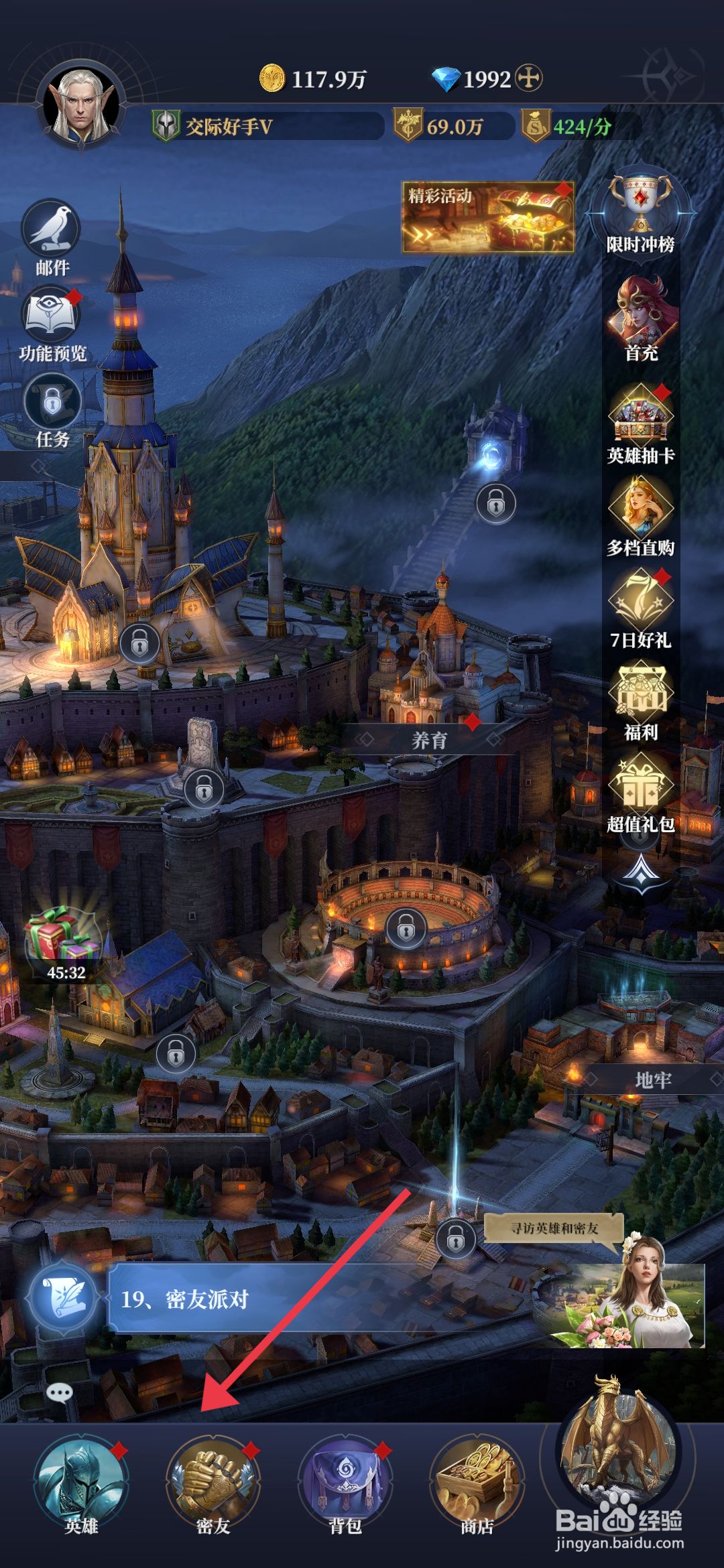Collapse the side menu with arrow
The width and height of the screenshot is (724, 1568).
pyautogui.click(x=642, y=872)
